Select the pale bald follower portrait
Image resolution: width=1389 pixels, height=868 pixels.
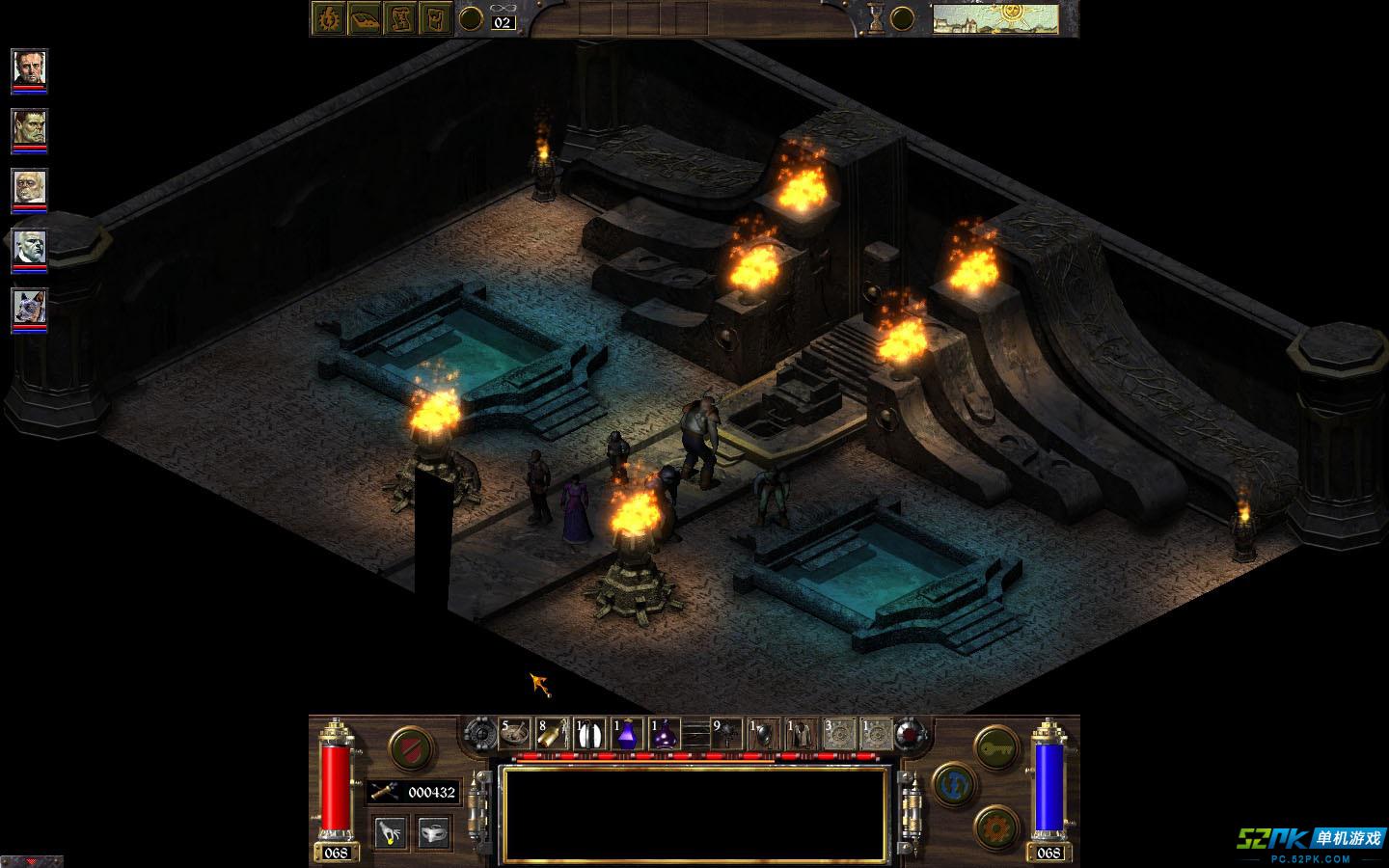(29, 187)
